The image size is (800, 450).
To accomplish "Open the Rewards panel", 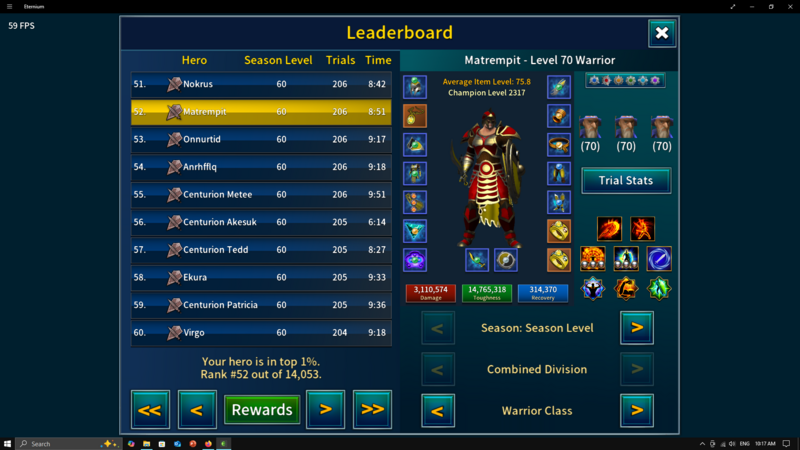I will coord(262,409).
